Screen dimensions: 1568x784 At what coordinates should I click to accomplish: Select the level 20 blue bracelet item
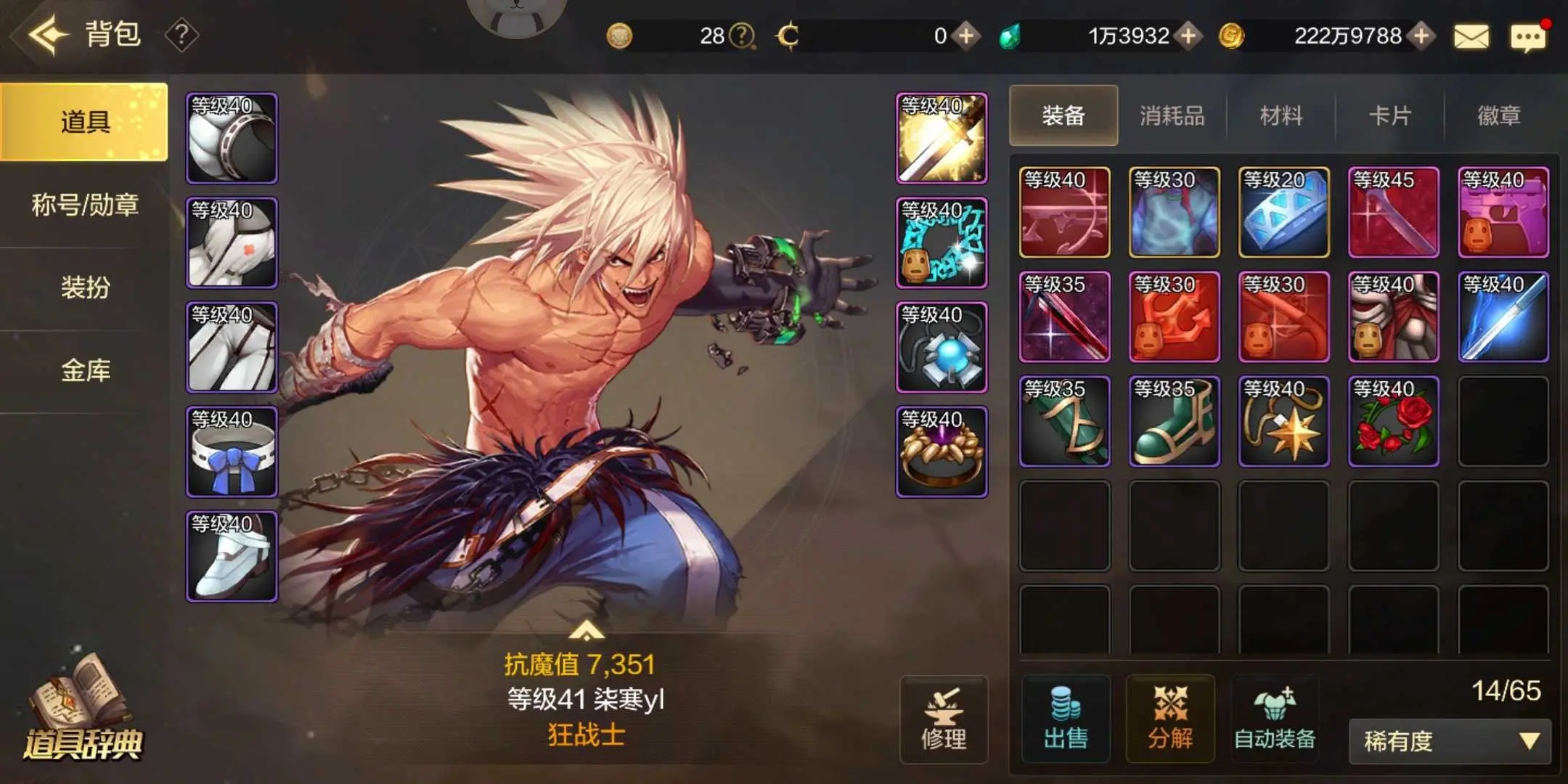pos(1283,212)
